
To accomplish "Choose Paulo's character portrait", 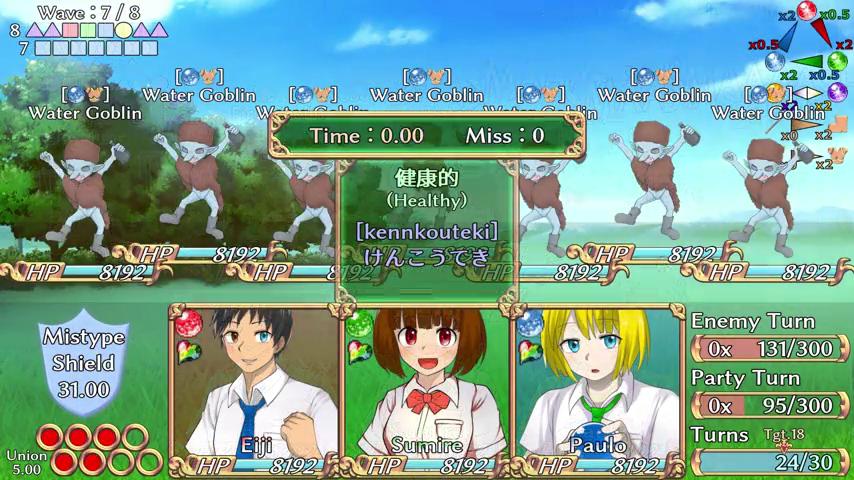I will [x=598, y=385].
